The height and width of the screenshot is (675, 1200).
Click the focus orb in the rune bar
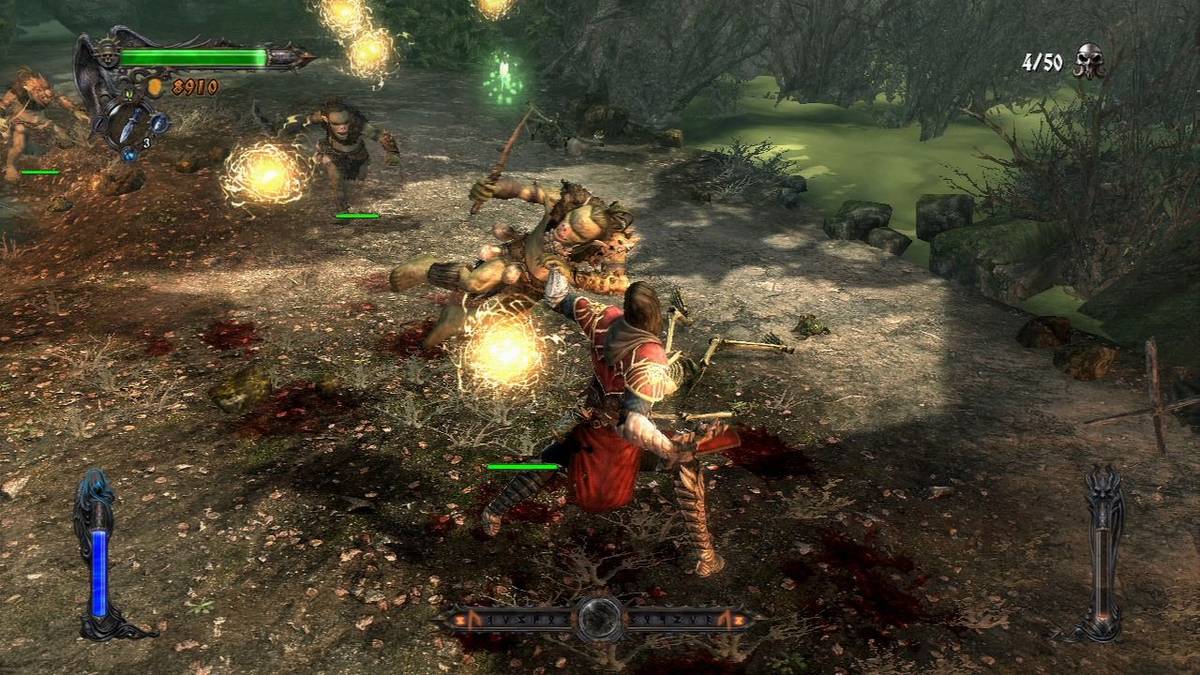[x=600, y=619]
